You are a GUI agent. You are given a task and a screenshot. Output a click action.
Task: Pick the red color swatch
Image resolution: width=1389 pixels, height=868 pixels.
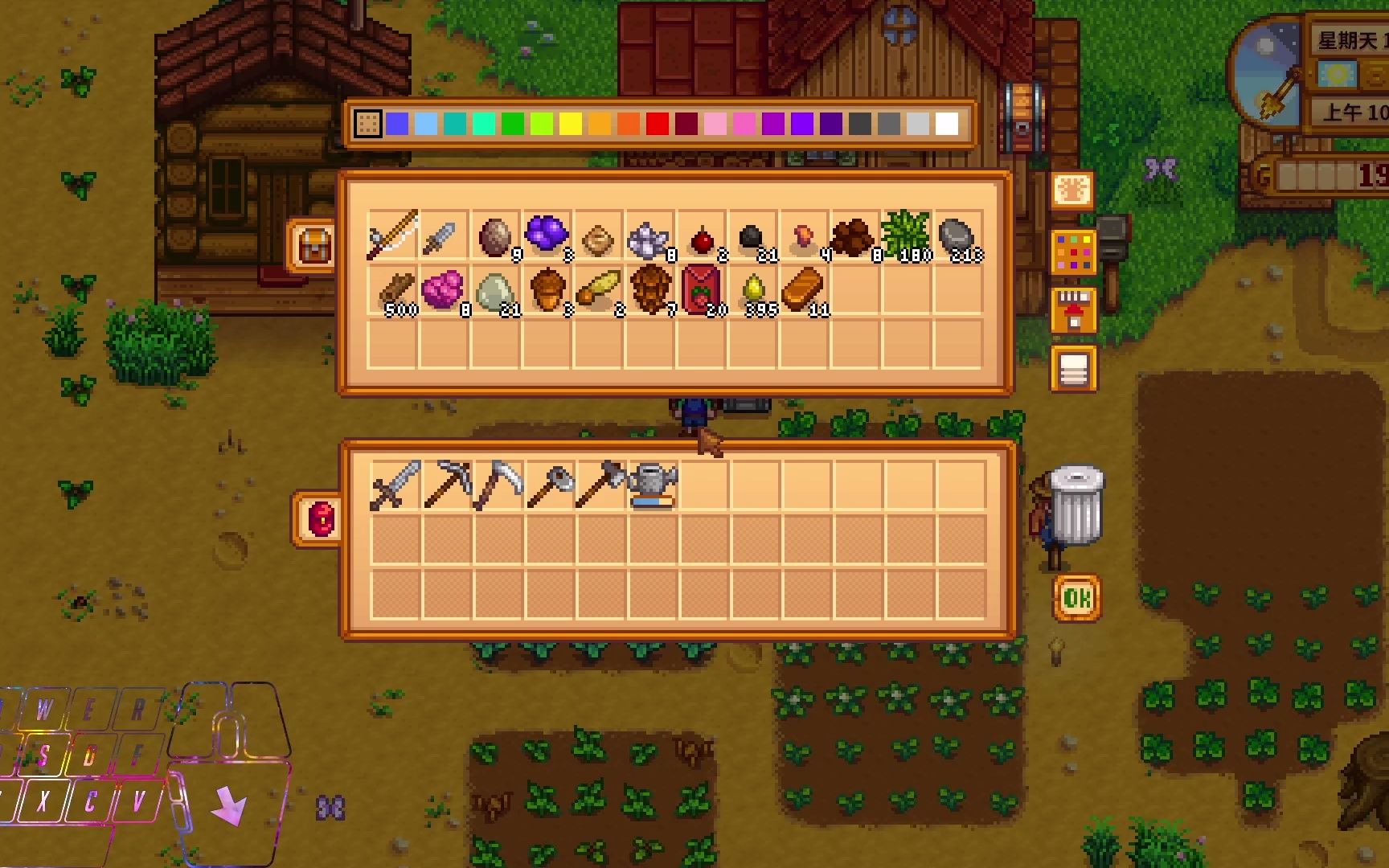pyautogui.click(x=658, y=124)
